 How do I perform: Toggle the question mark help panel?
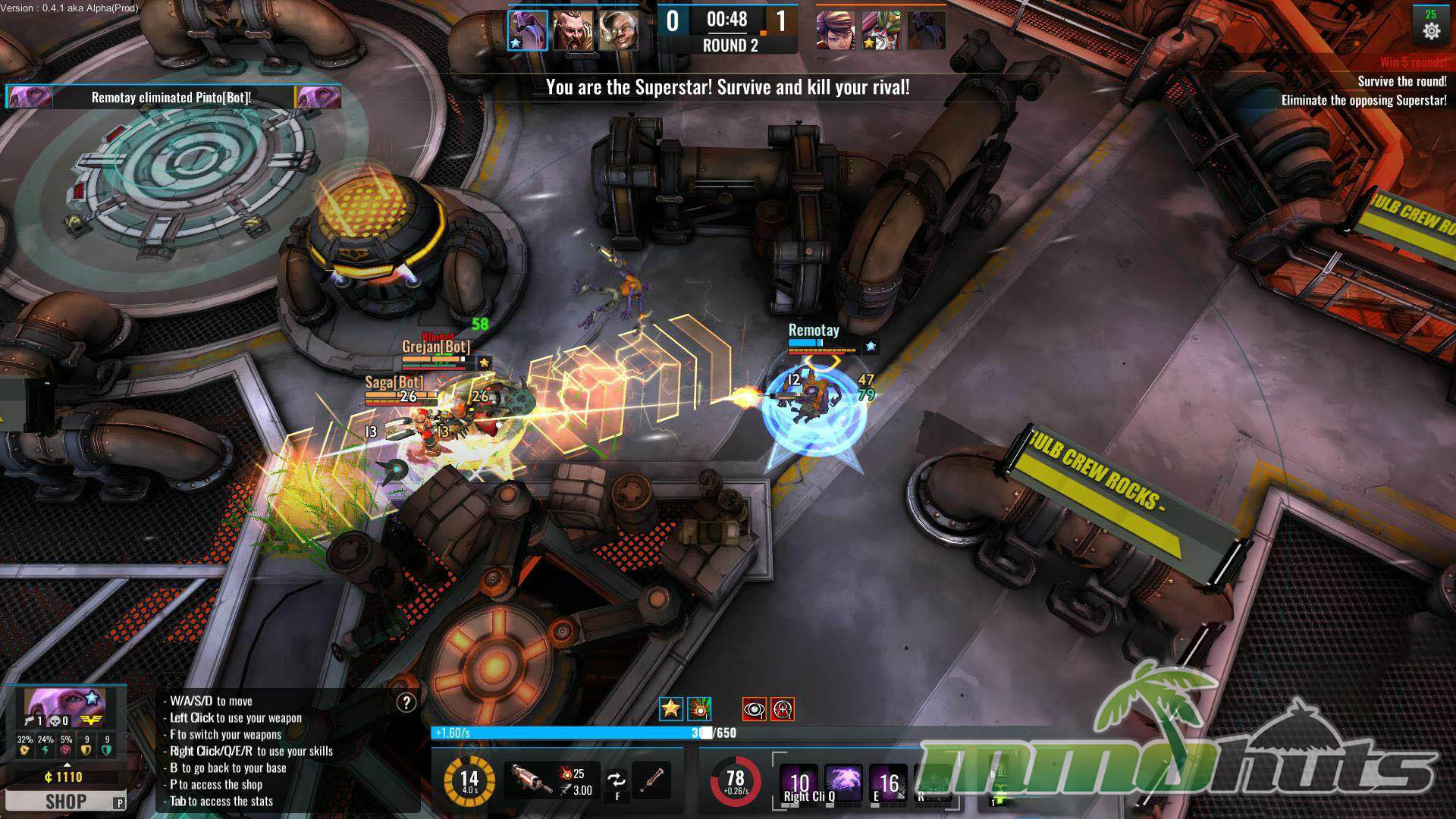406,703
